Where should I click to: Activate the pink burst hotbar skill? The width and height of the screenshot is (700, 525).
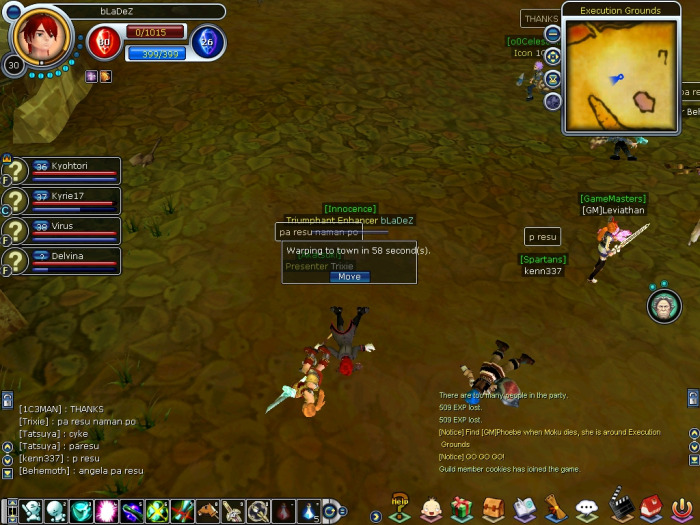click(106, 511)
